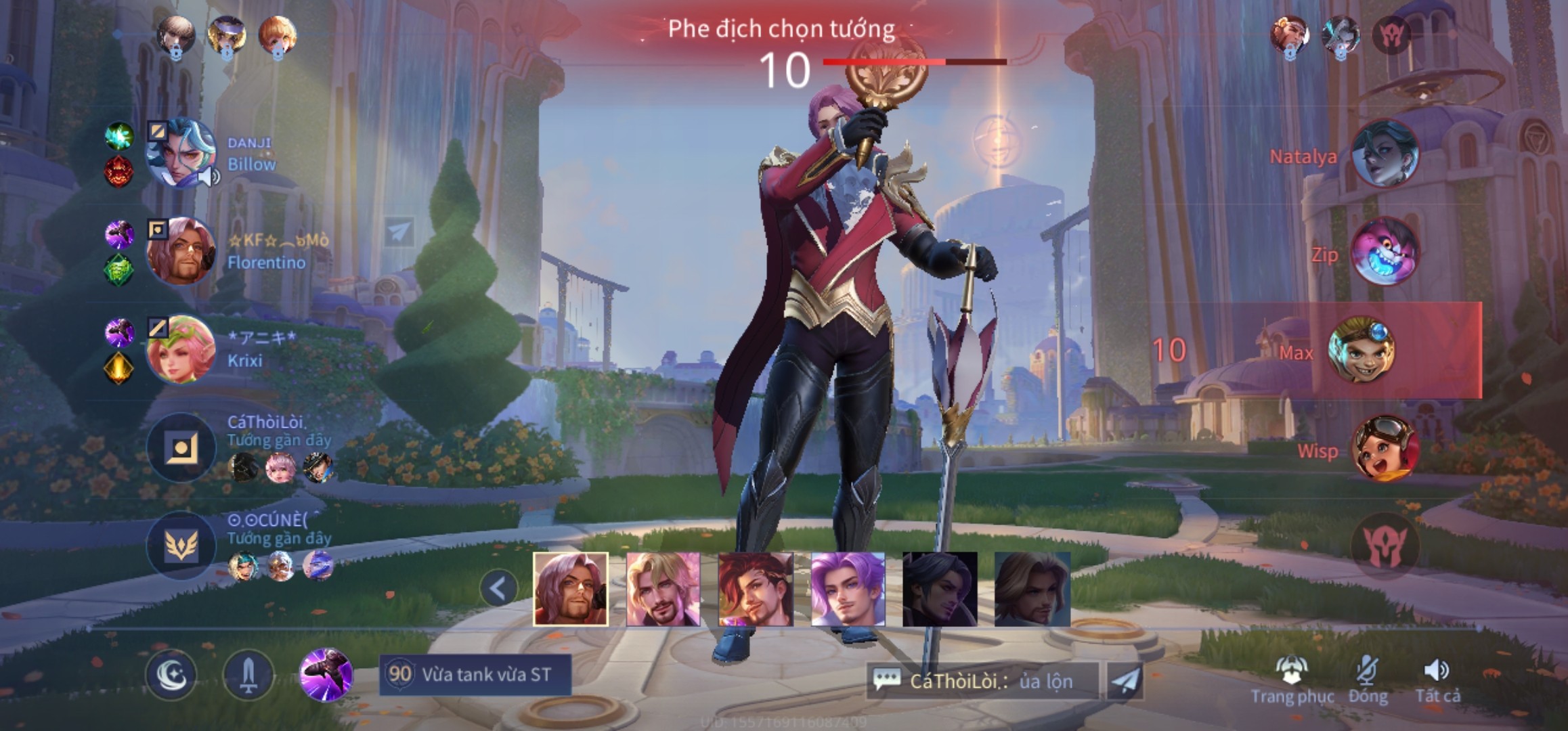
Task: Select the red-haired Florentino skin
Action: pos(755,589)
